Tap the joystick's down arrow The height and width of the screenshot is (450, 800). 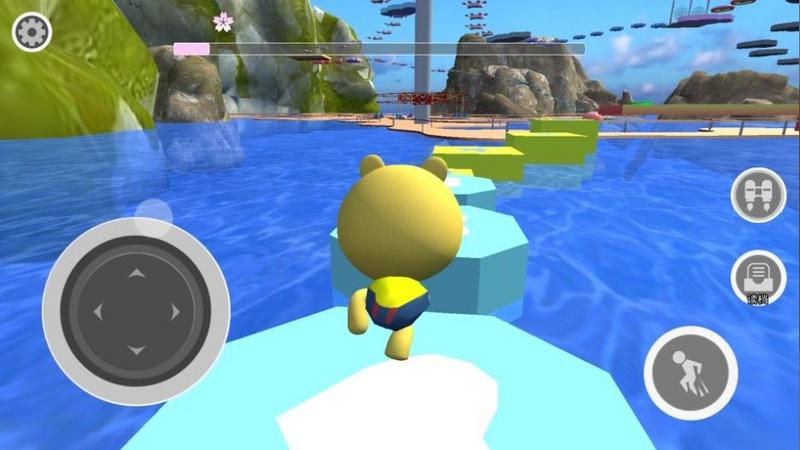tap(137, 350)
